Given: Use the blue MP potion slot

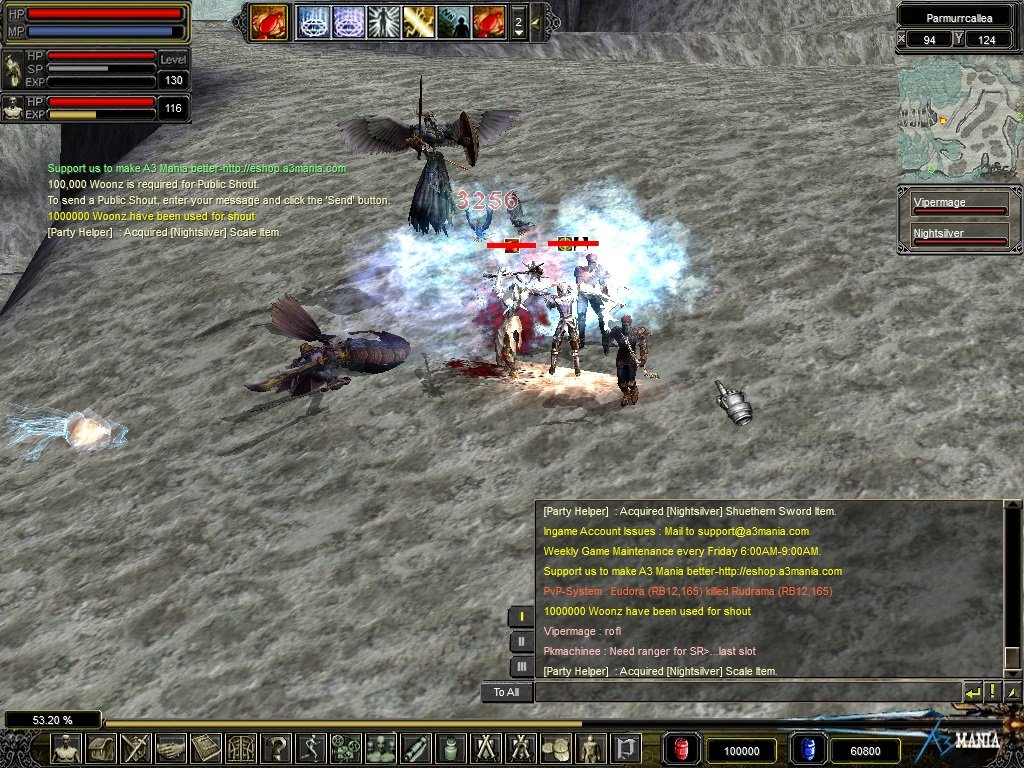Looking at the screenshot, I should [806, 749].
